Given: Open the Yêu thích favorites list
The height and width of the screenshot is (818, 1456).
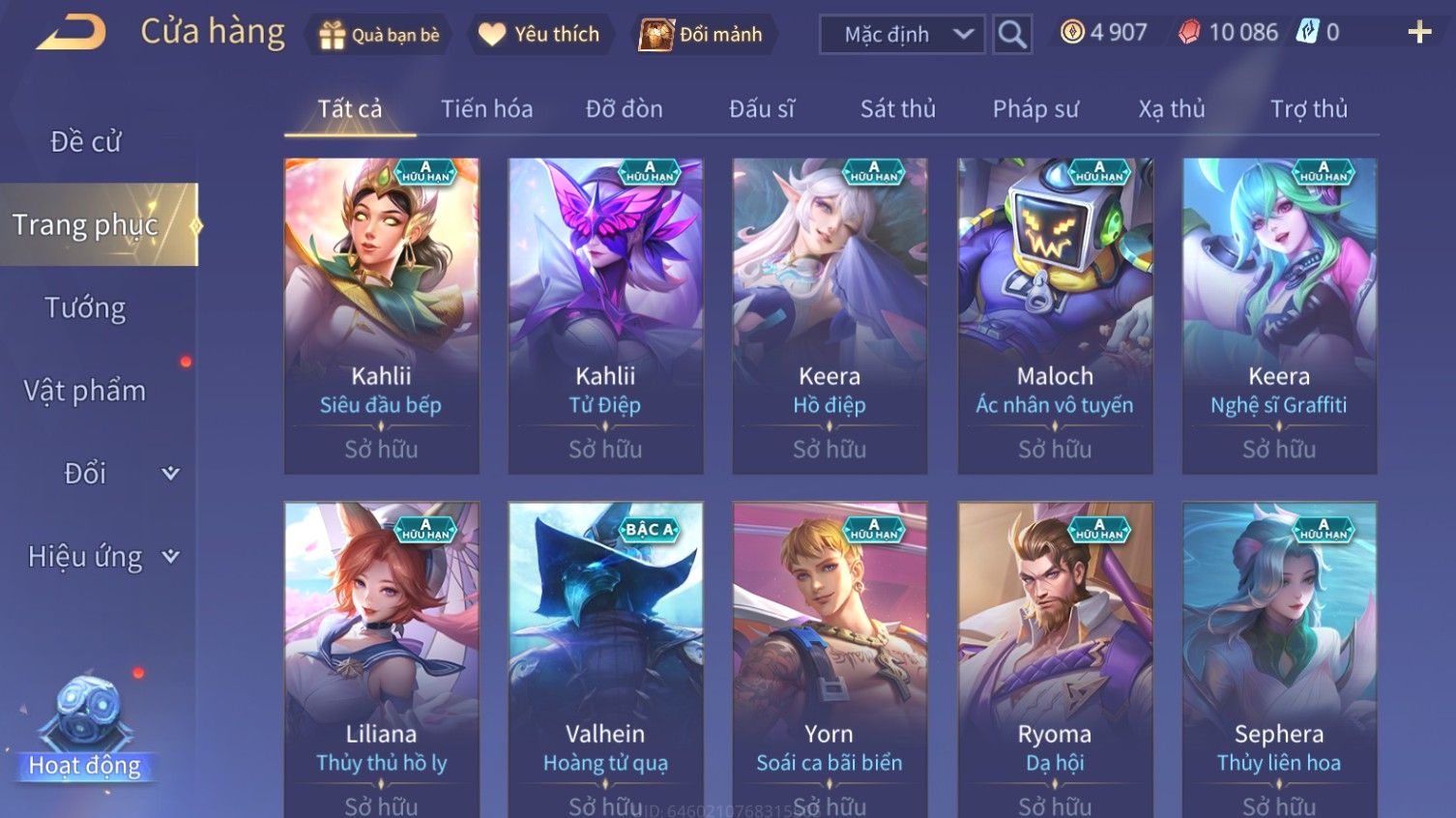Looking at the screenshot, I should (539, 35).
